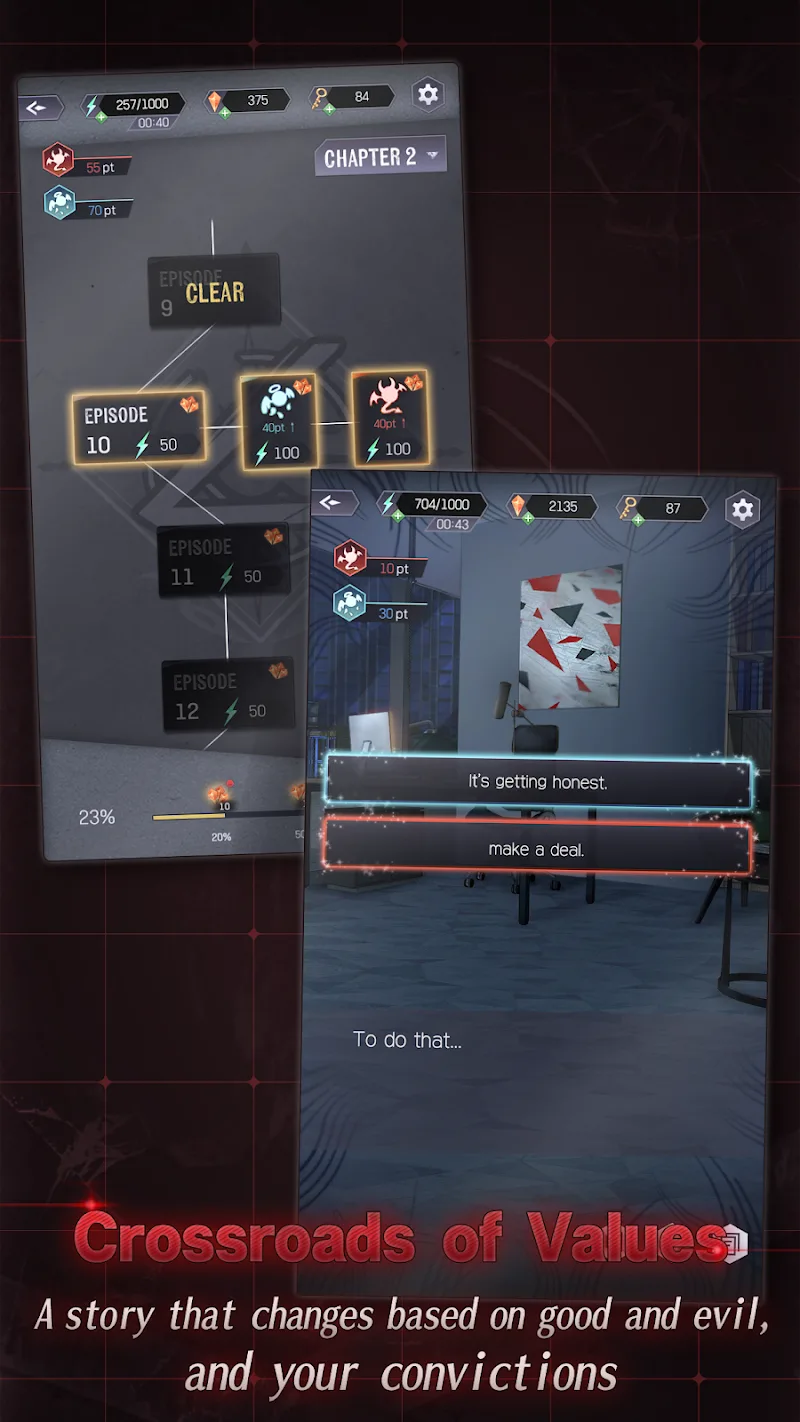Add gems via the 2135 gem counter

point(527,518)
